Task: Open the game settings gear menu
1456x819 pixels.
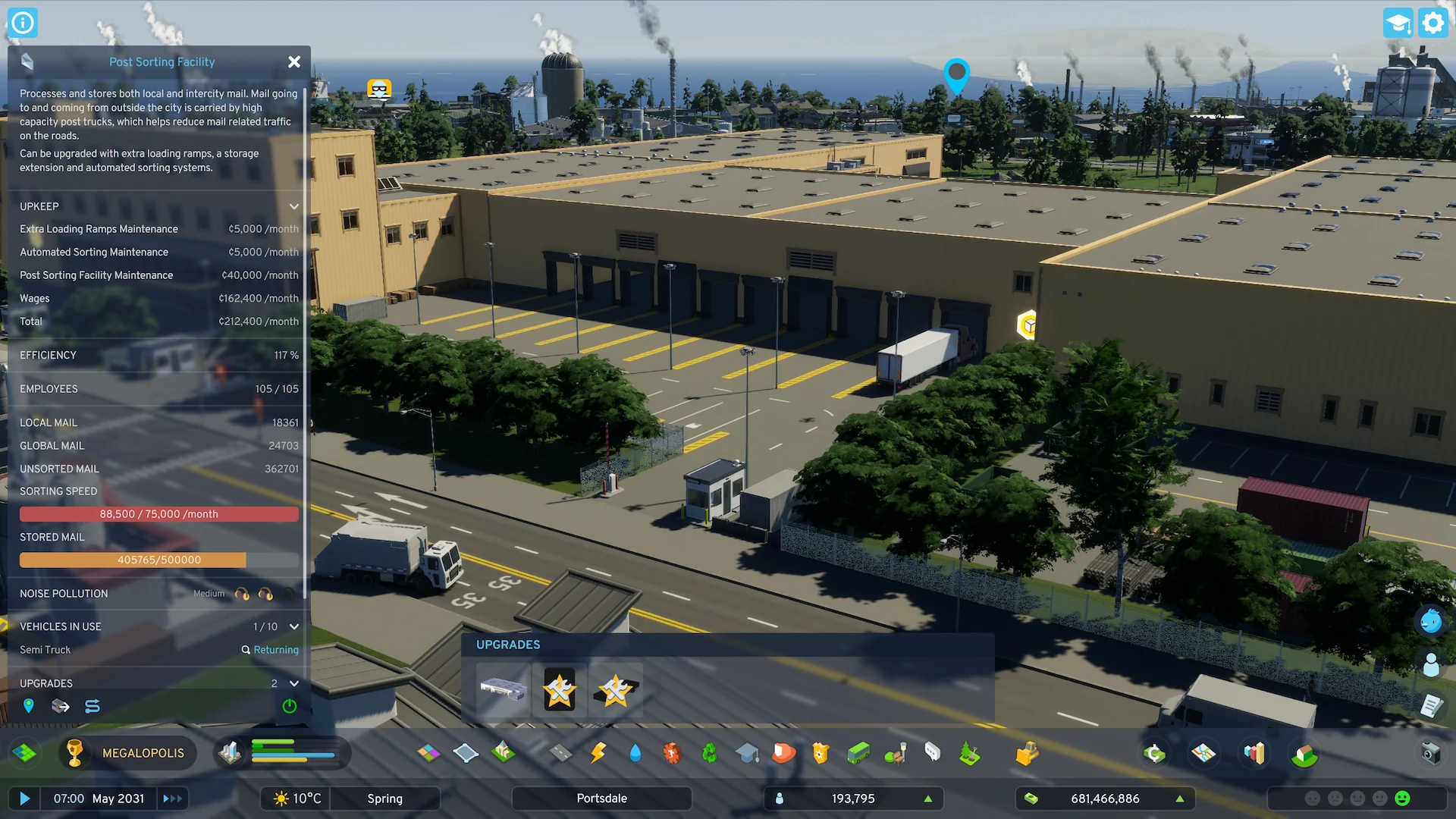Action: click(x=1432, y=23)
